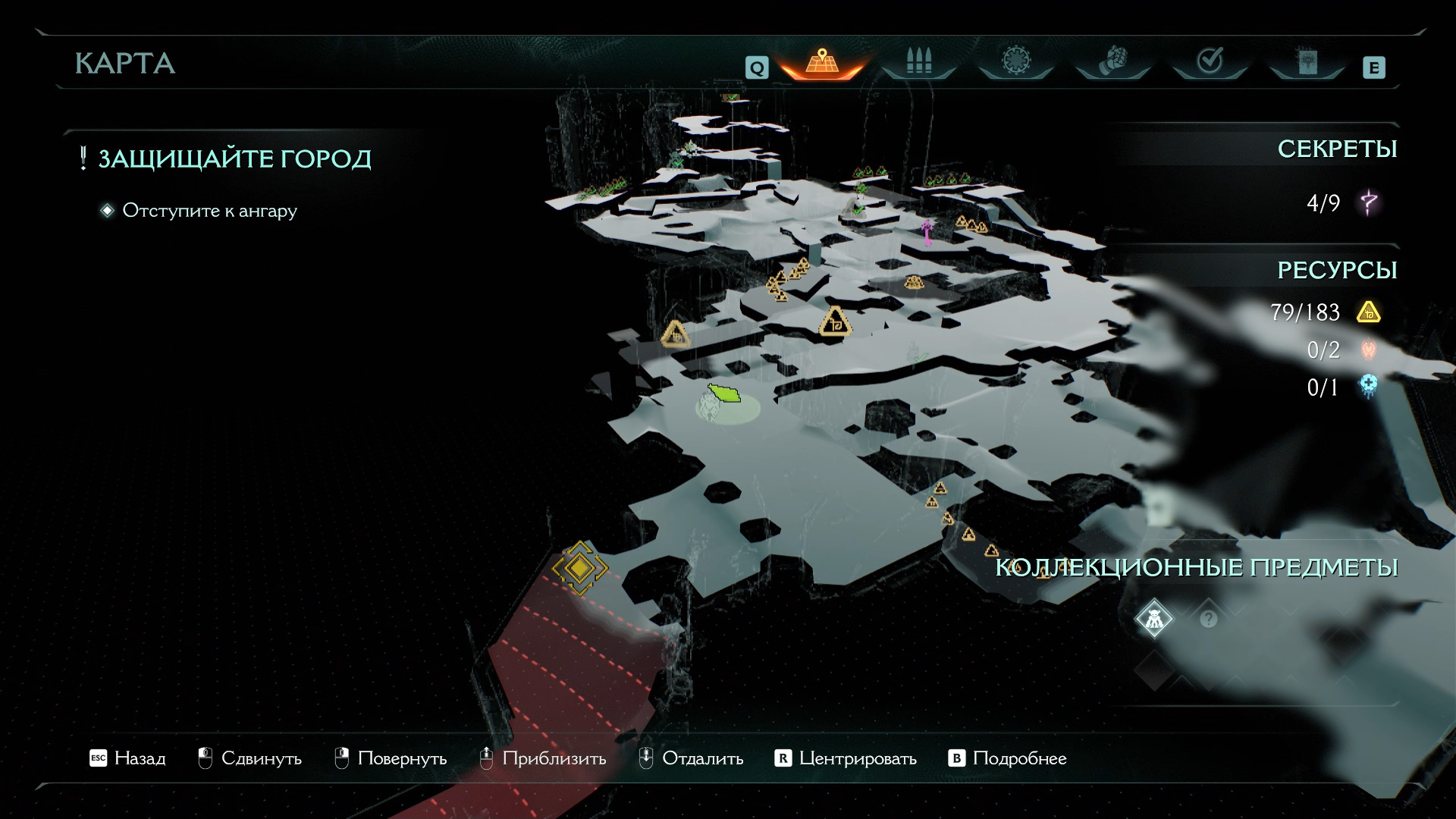The image size is (1456, 819).
Task: Select the undiscovered question mark collectible
Action: coord(1208,620)
